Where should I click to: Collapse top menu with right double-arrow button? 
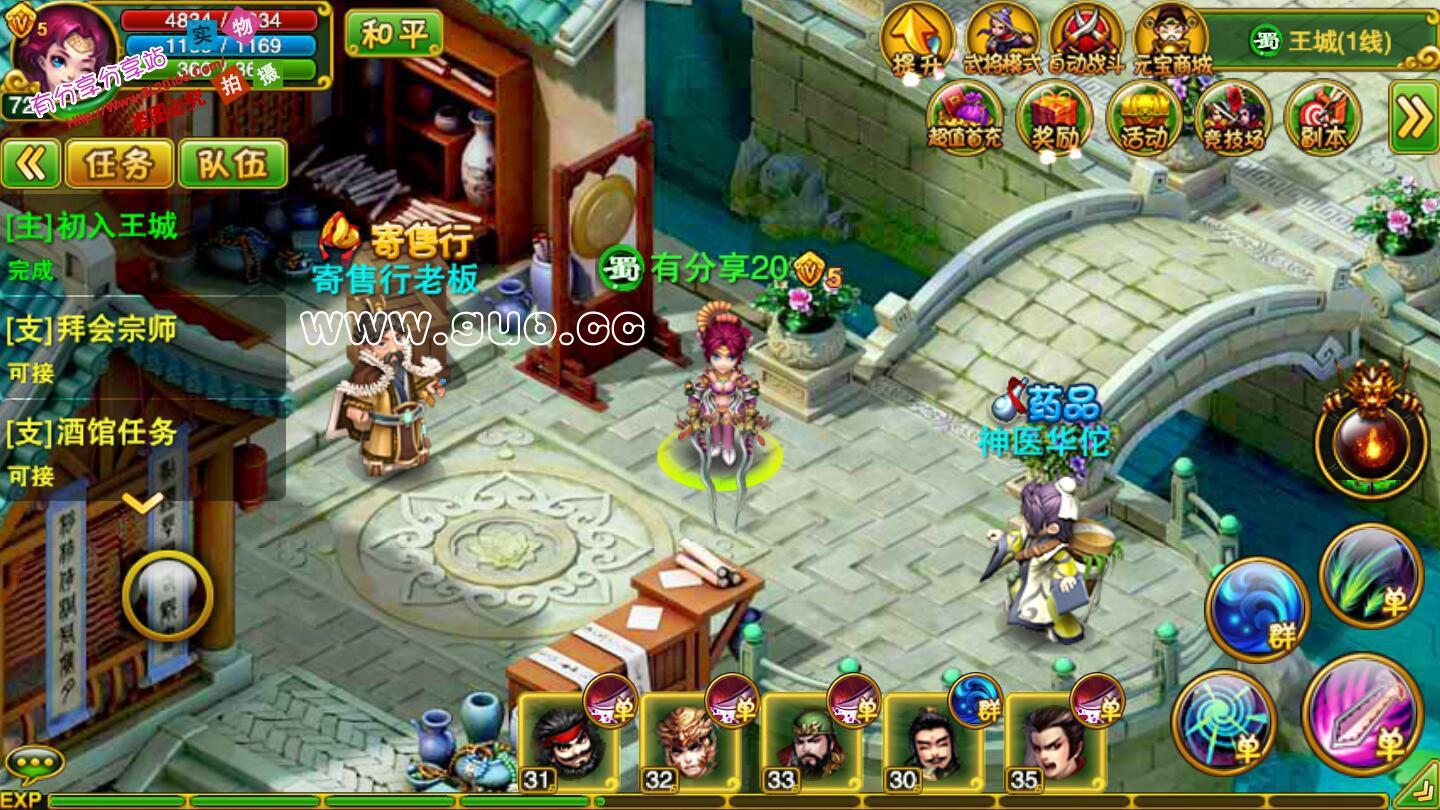[x=1414, y=117]
